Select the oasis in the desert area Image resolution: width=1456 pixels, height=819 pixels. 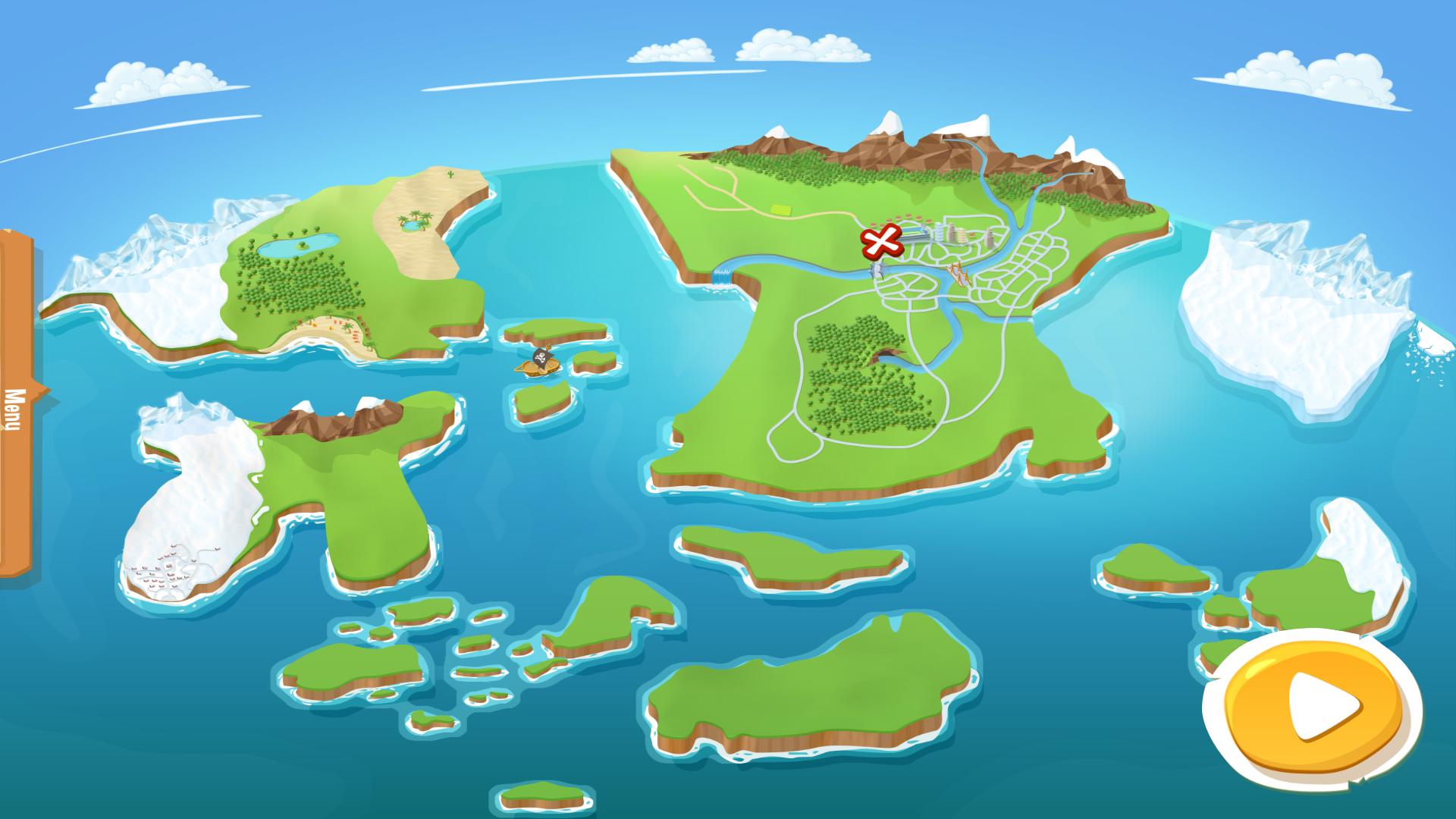[x=414, y=224]
